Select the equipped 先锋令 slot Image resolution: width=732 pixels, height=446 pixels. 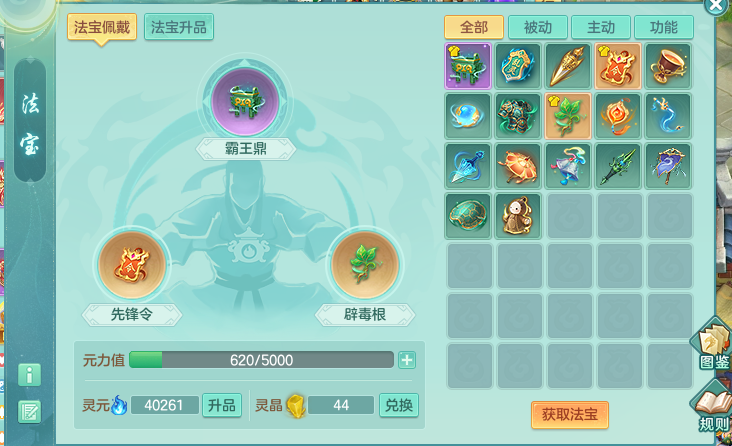(131, 264)
